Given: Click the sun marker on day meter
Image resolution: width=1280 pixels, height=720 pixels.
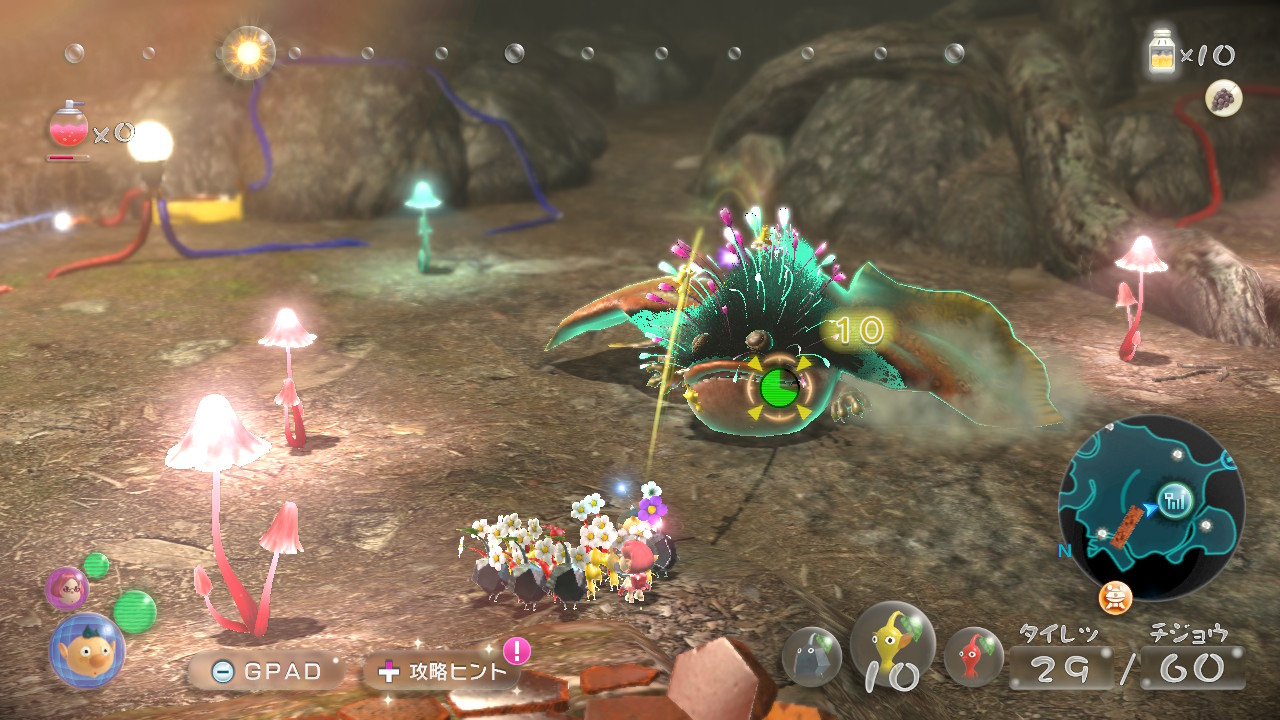Looking at the screenshot, I should coord(247,52).
